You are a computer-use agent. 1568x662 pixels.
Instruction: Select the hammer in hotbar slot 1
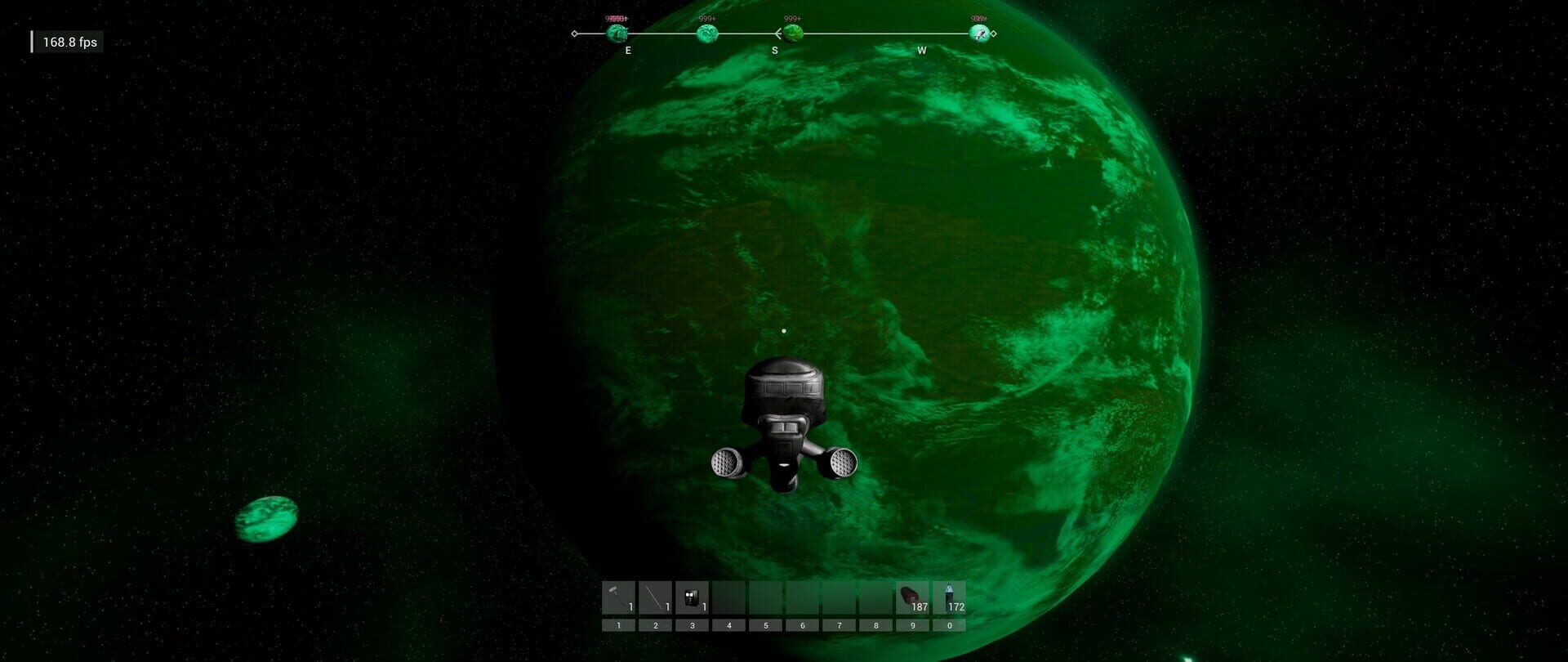pos(618,597)
